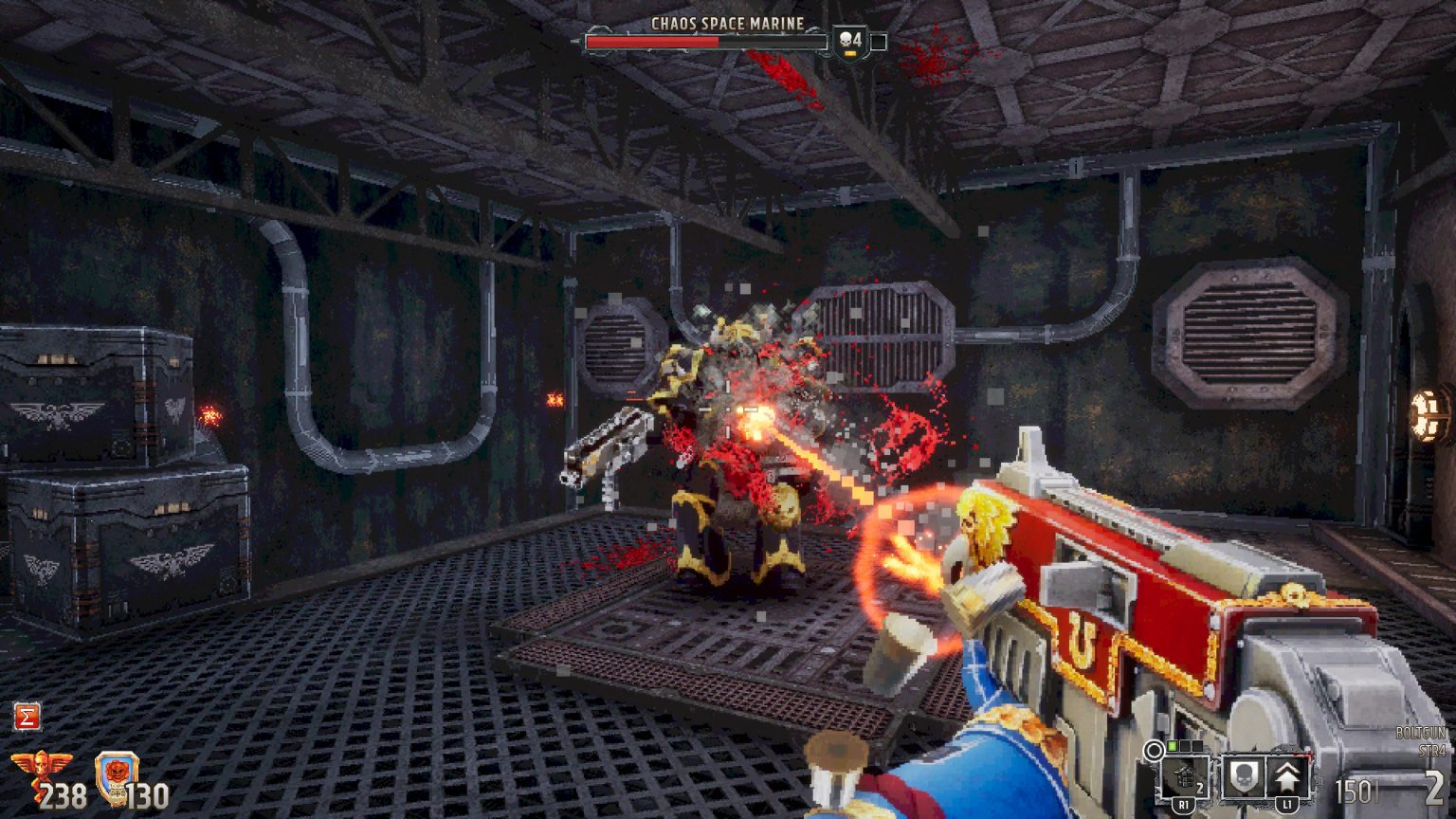Select the grenade icon labeled R1
1456x819 pixels.
pyautogui.click(x=1182, y=777)
